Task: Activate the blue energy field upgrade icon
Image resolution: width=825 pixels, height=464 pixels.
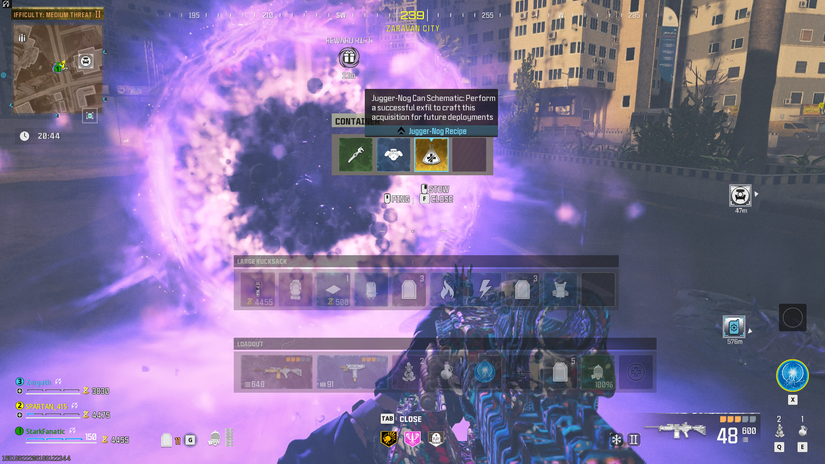Action: 792,376
